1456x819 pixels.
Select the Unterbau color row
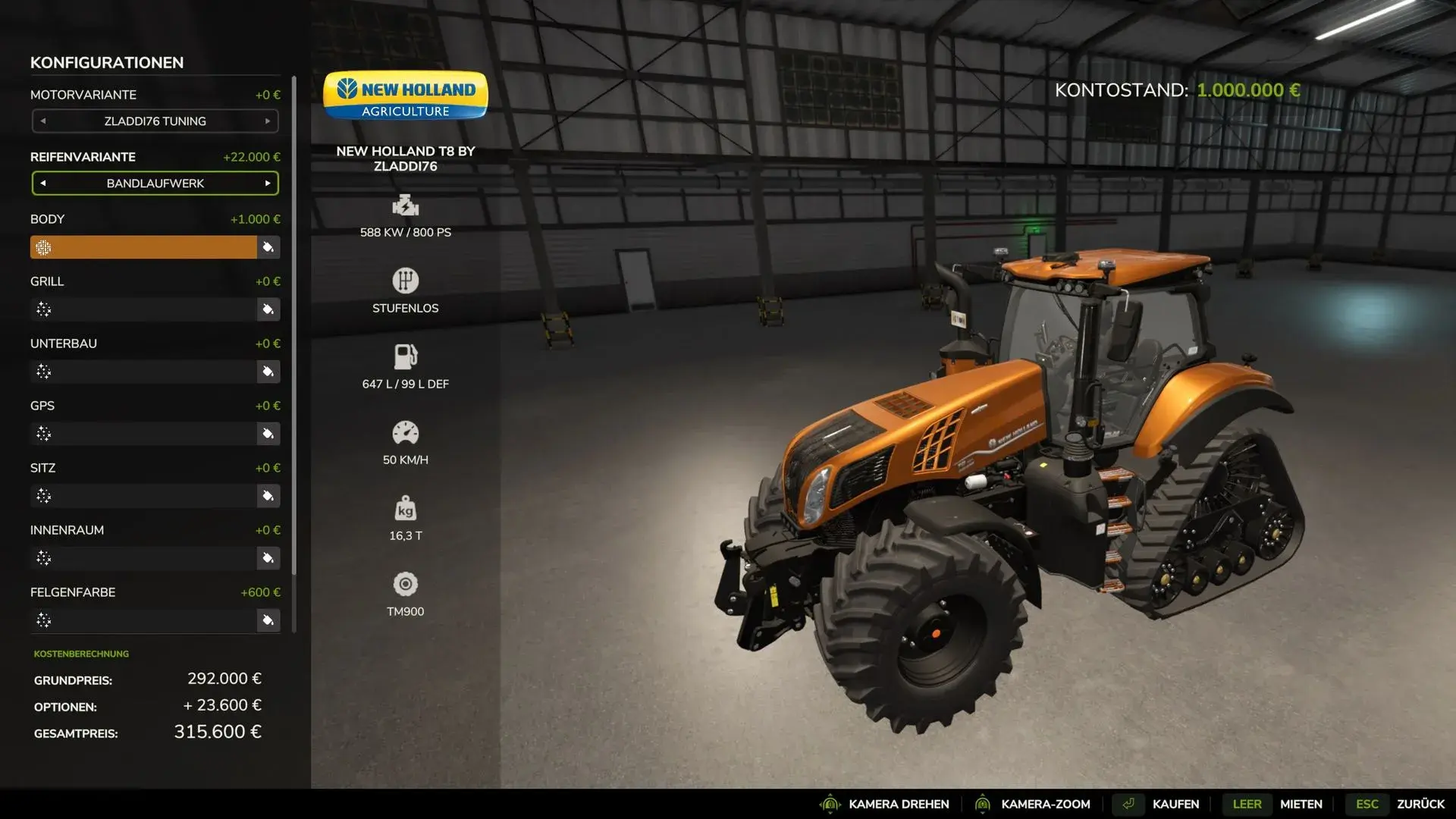tap(144, 372)
